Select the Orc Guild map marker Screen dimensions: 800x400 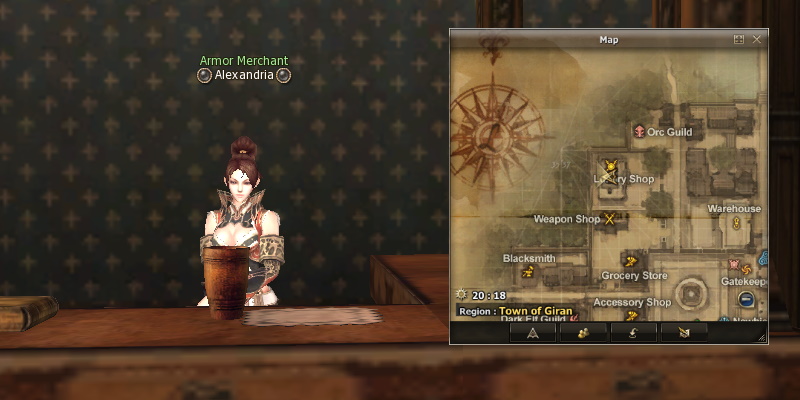(x=638, y=131)
